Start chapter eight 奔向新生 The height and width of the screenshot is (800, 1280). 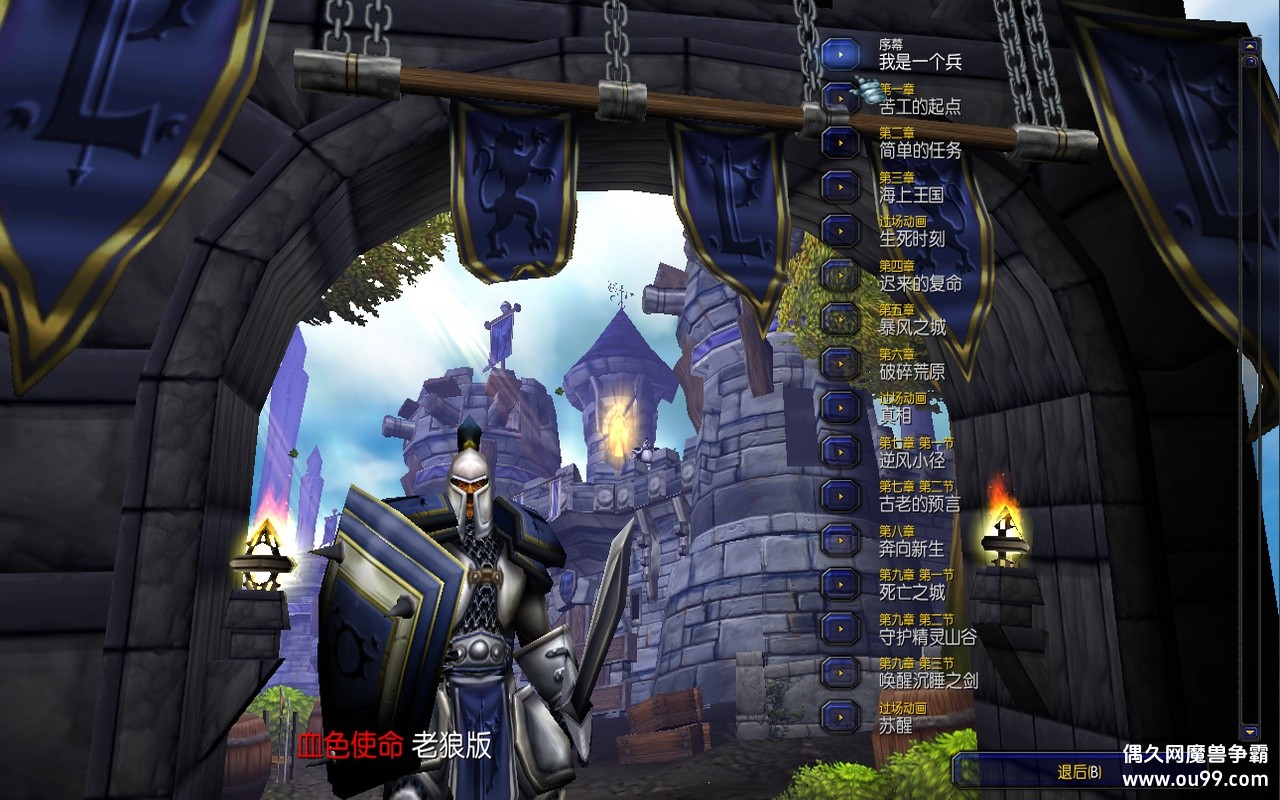click(841, 540)
